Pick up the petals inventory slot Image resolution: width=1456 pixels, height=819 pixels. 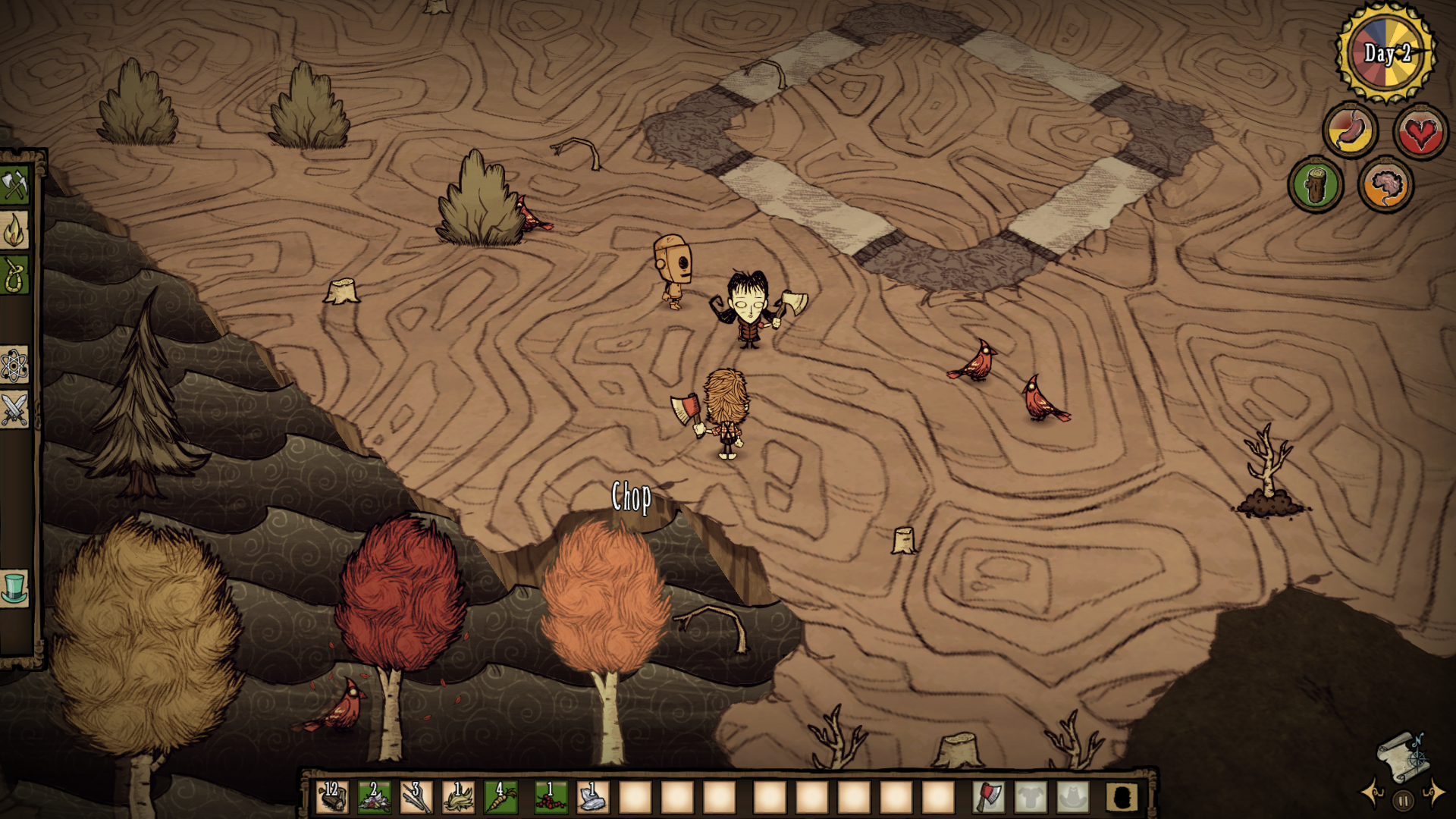pos(374,797)
